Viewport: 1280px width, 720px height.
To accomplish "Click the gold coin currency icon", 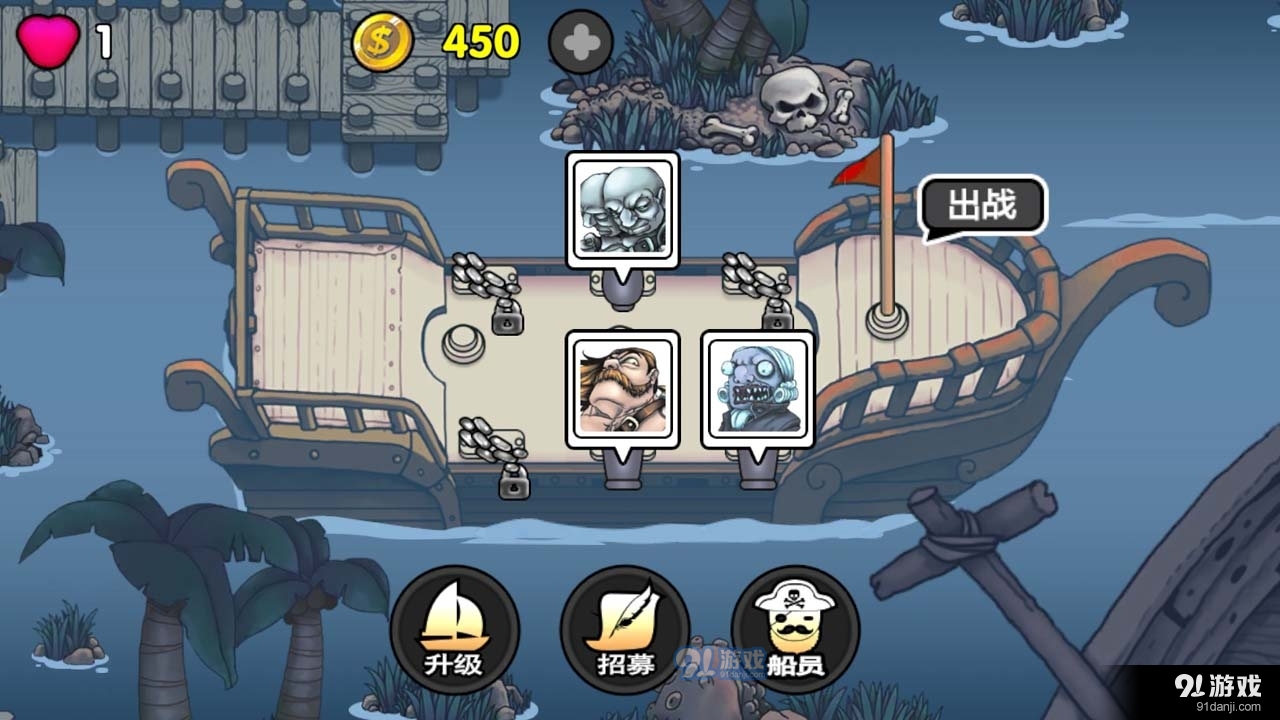I will (x=383, y=40).
